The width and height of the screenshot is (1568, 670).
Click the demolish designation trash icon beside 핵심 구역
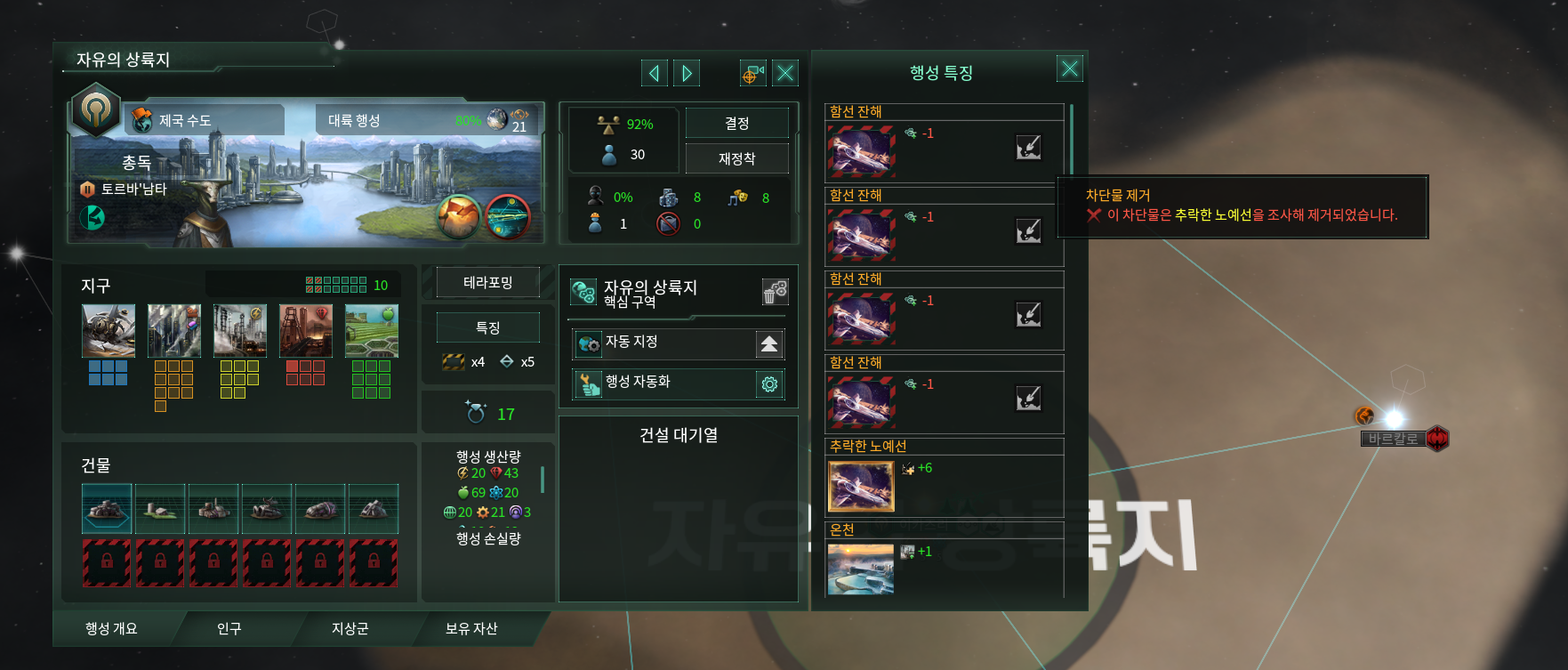(774, 292)
